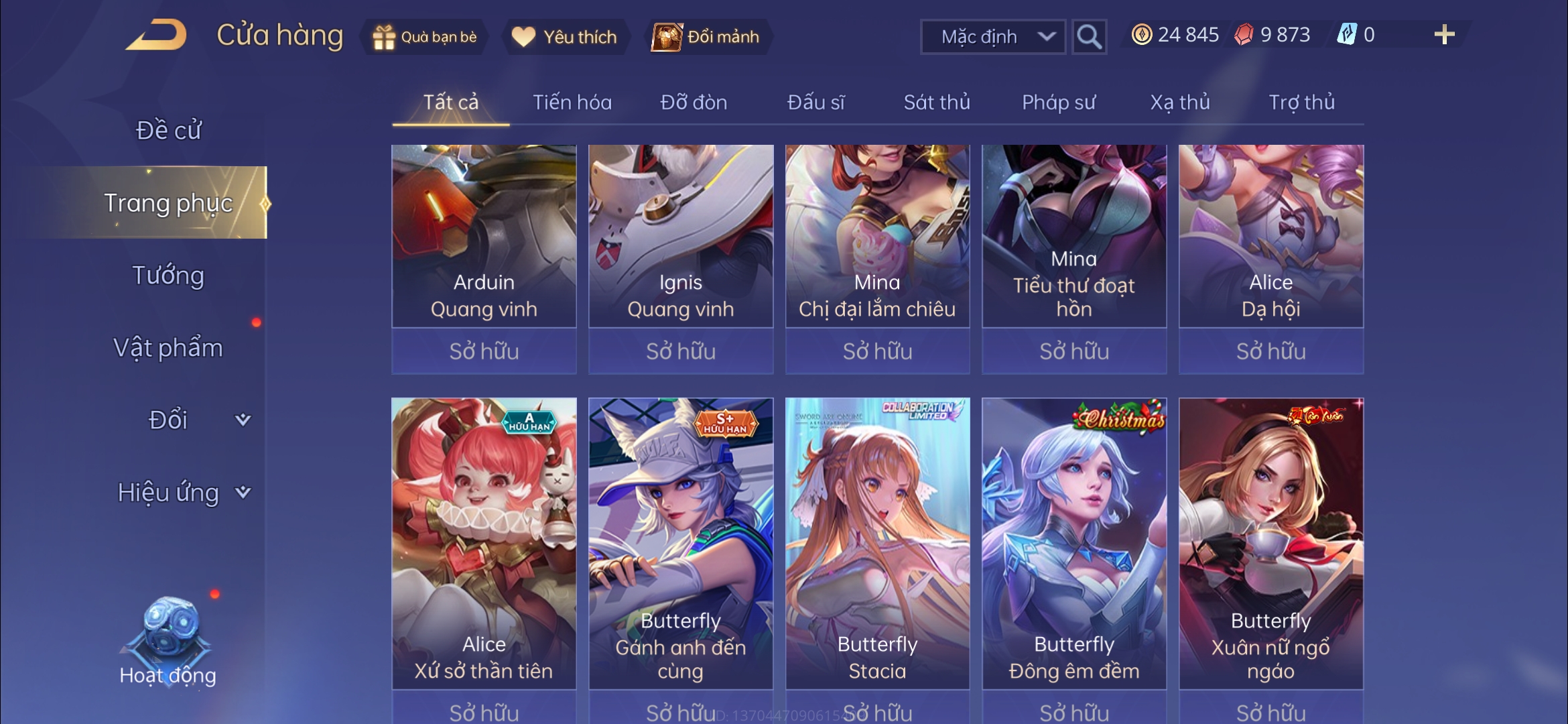Click the plus icon to add currency
The height and width of the screenshot is (724, 1568).
pos(1445,35)
